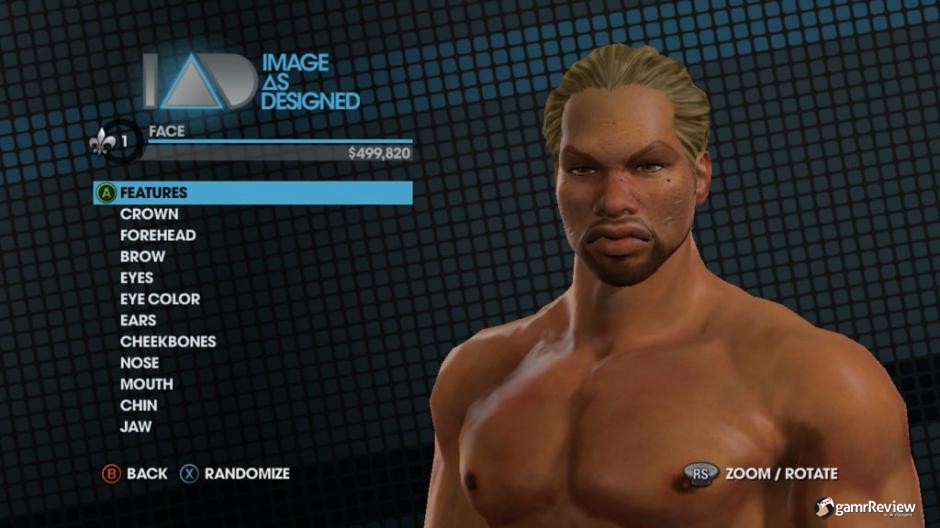Choose the Jaw option
Image resolution: width=940 pixels, height=528 pixels.
[x=136, y=427]
